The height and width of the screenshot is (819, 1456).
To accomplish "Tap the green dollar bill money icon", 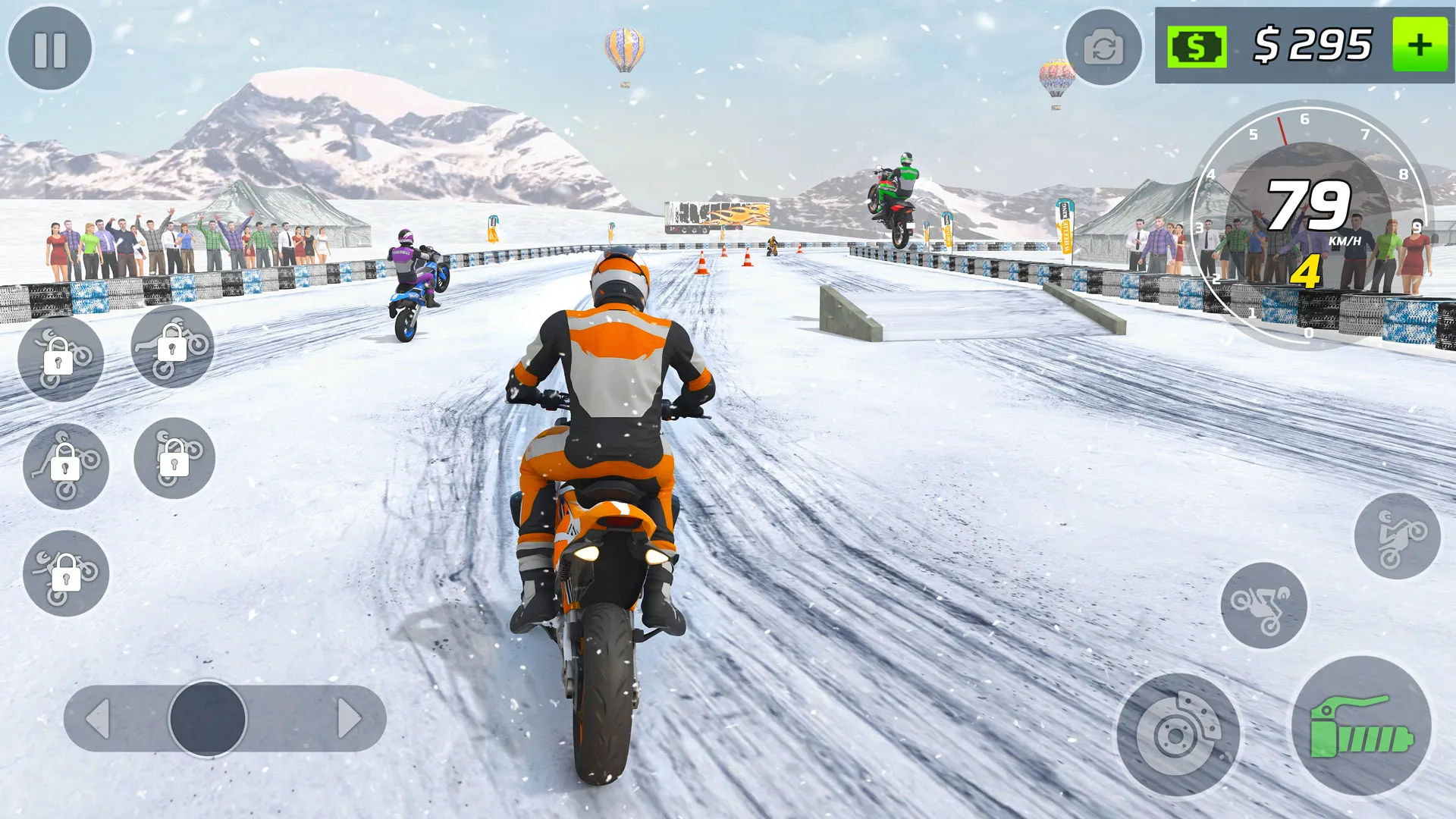I will pos(1196,48).
